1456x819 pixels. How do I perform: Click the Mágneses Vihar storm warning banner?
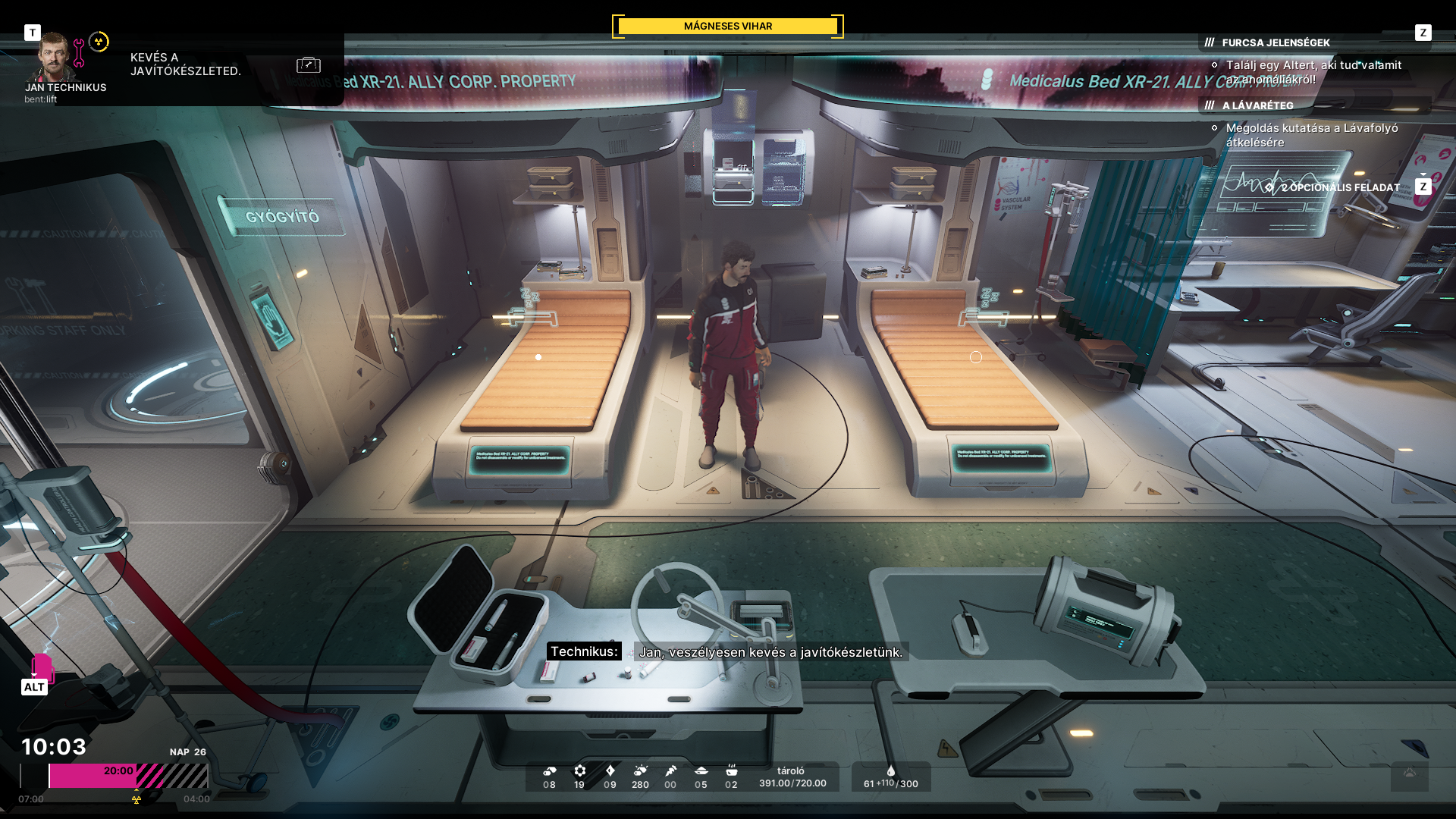[727, 27]
